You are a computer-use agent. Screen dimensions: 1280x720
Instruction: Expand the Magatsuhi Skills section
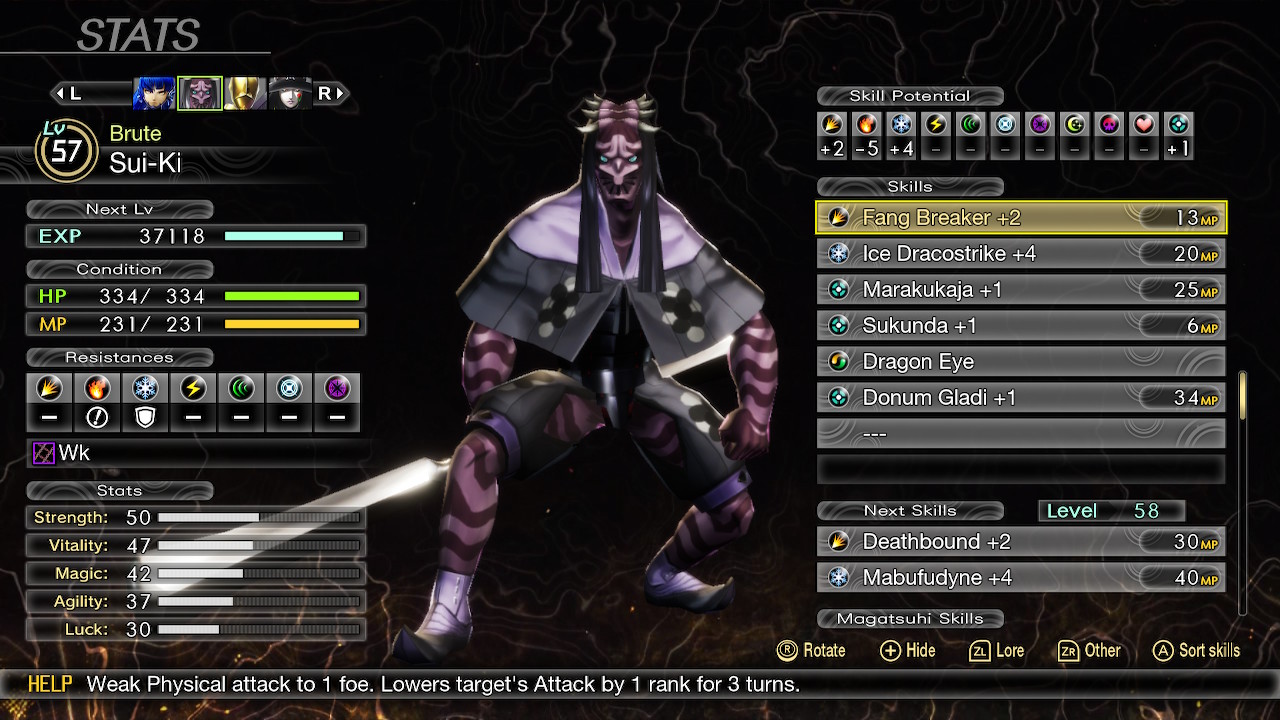tap(911, 619)
